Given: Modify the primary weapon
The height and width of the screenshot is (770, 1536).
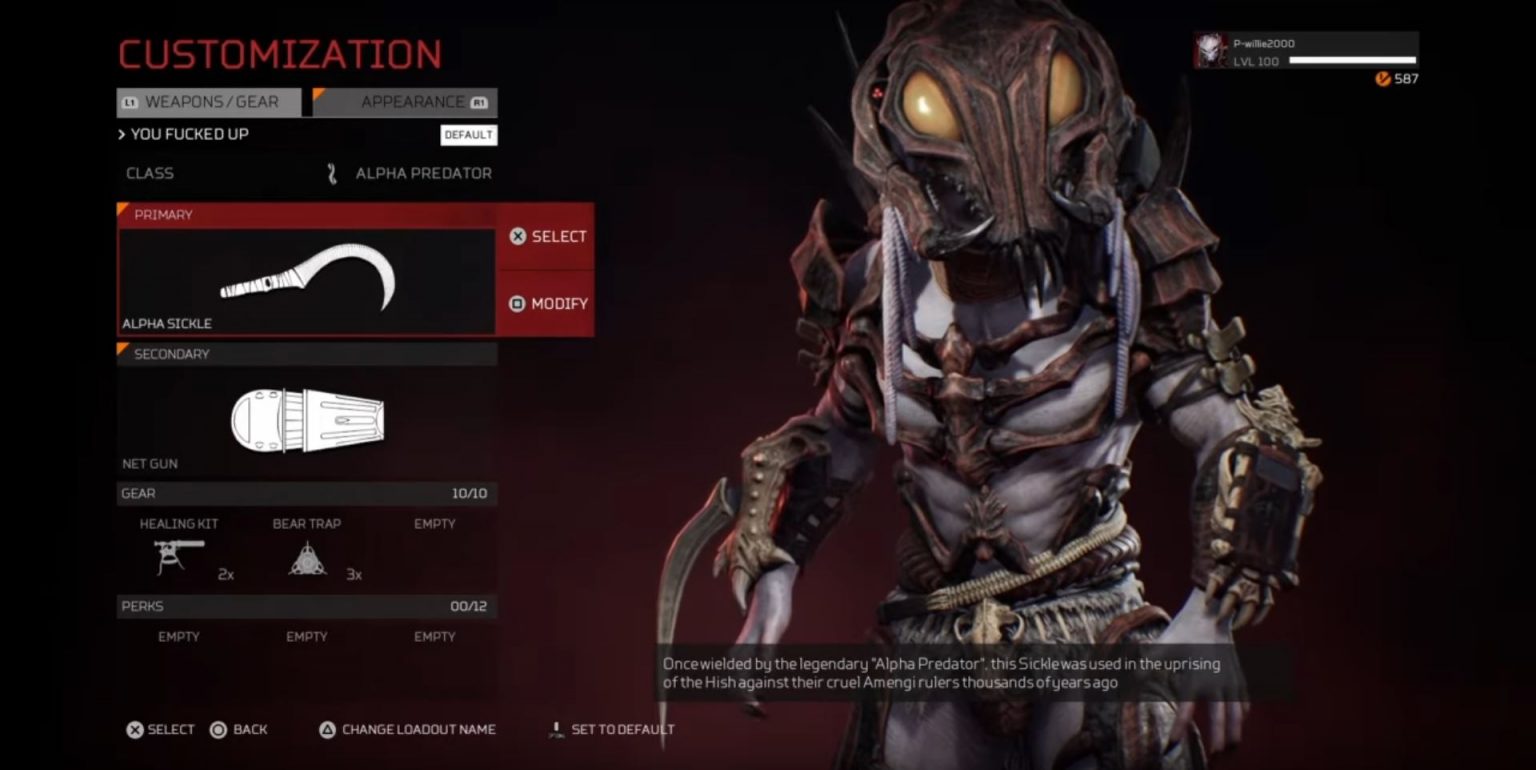Looking at the screenshot, I should point(547,304).
